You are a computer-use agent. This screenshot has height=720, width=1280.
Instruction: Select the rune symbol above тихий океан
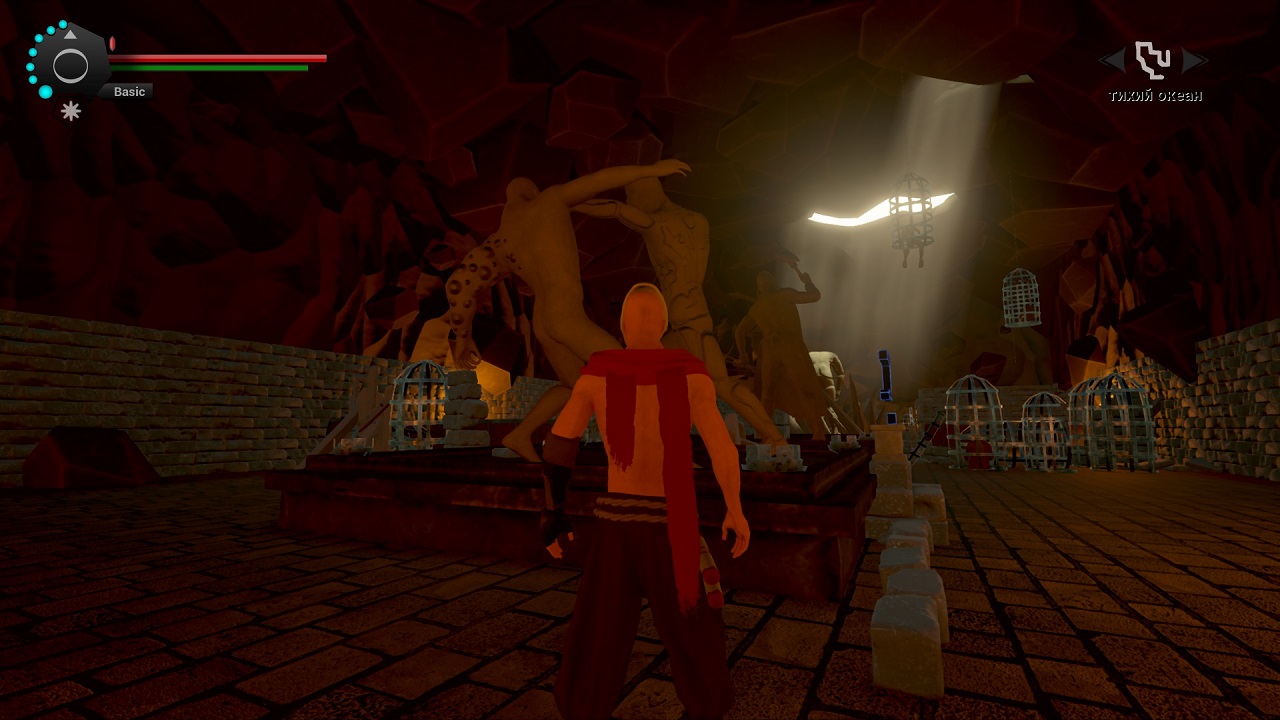(1153, 60)
